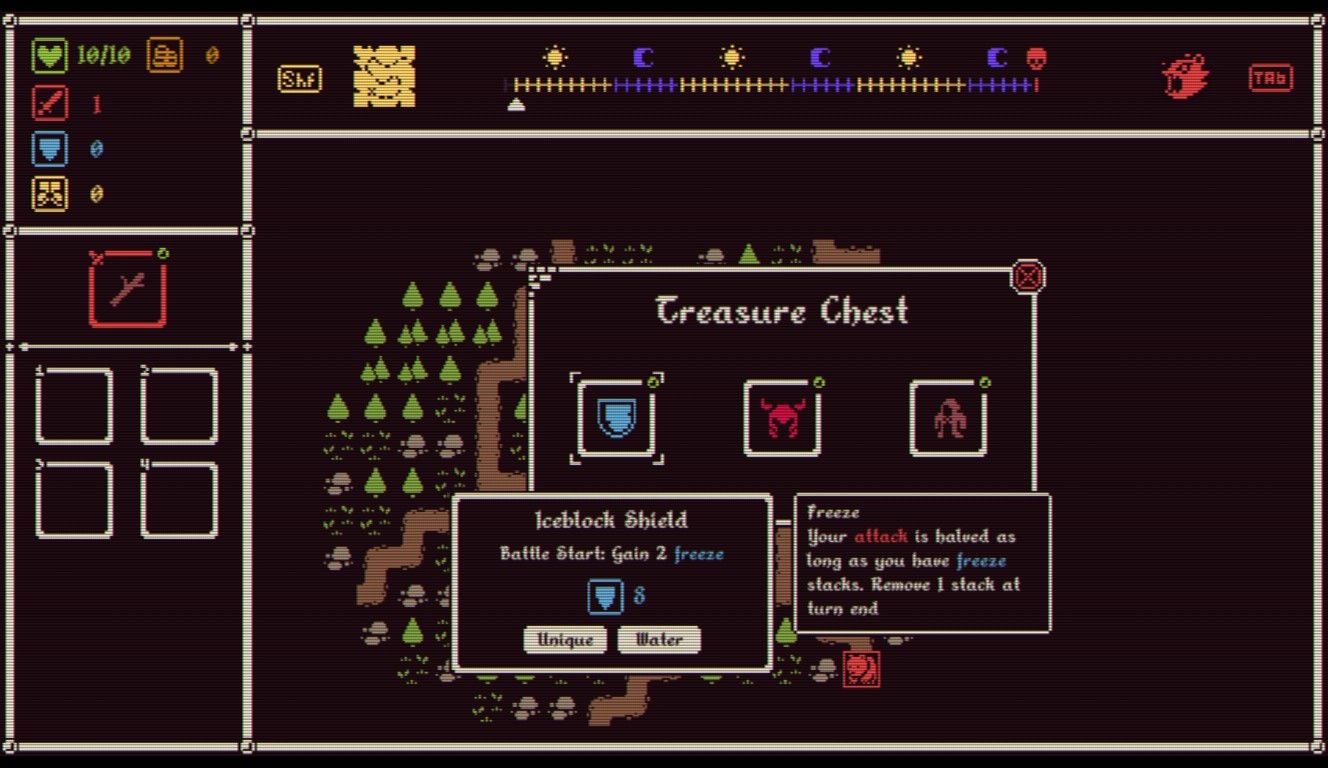Click the equipped sword in the equipment slot
This screenshot has width=1328, height=768.
pos(128,289)
